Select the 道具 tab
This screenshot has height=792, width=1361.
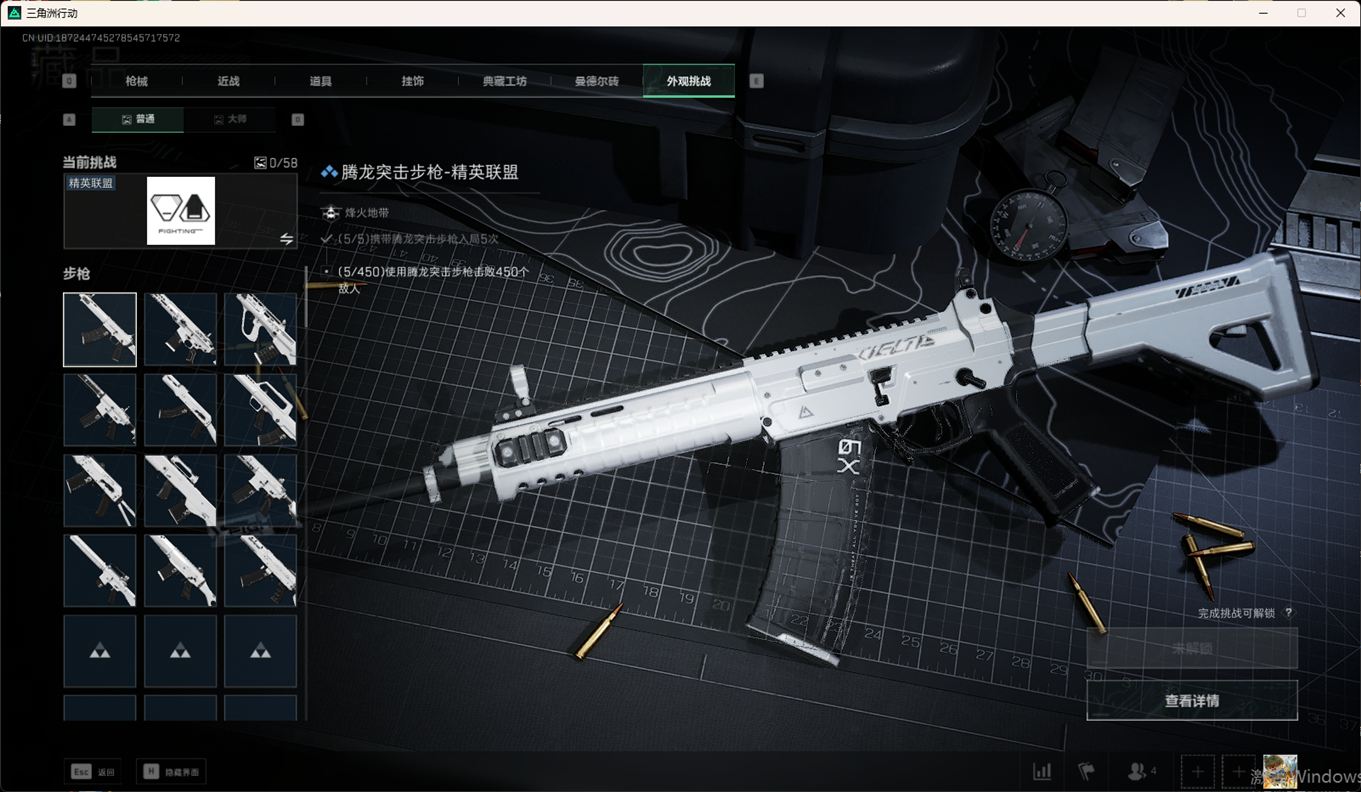point(320,81)
